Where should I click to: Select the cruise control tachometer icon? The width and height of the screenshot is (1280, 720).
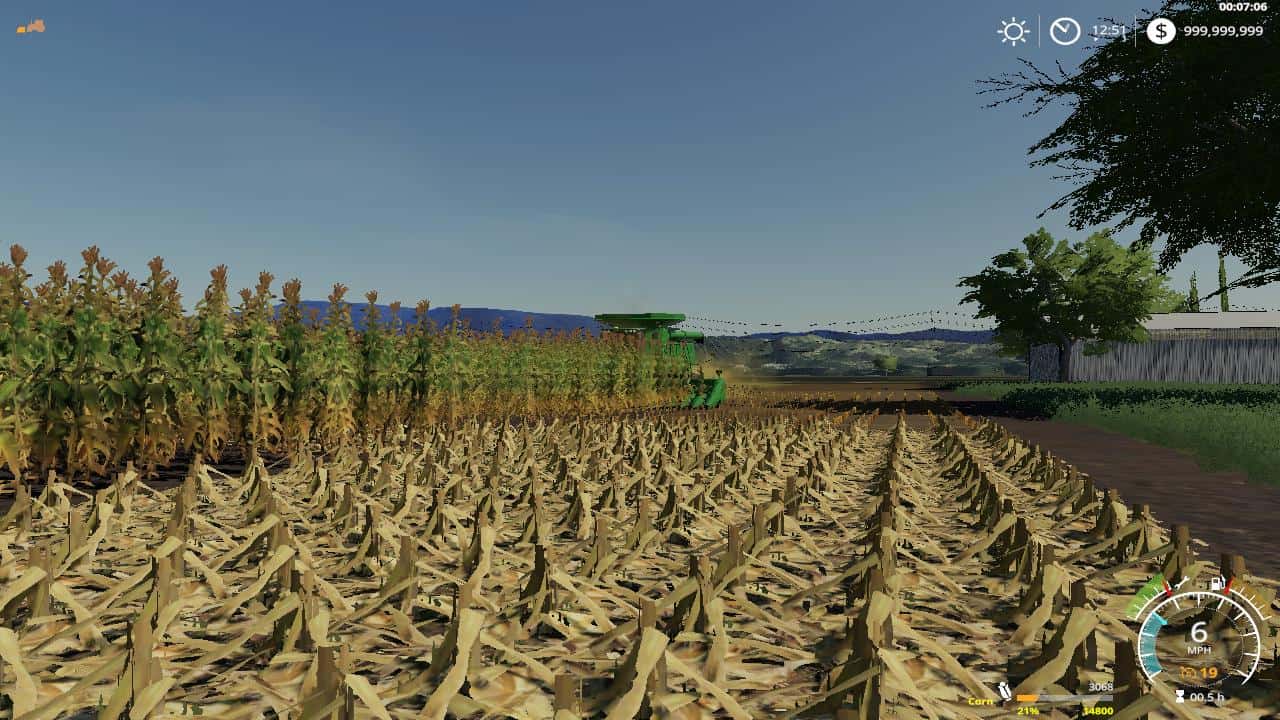click(x=1188, y=672)
